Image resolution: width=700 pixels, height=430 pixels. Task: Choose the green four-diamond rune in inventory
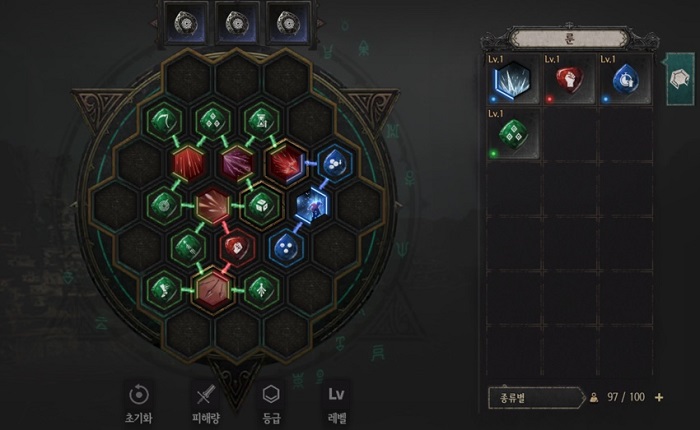pos(512,135)
